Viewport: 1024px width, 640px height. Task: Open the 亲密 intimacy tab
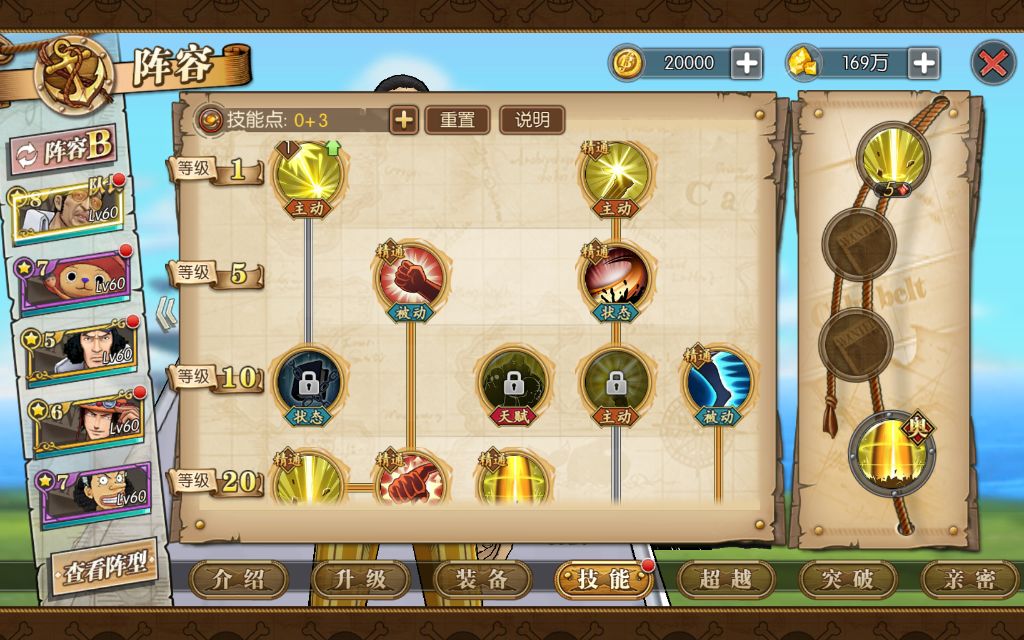coord(968,578)
